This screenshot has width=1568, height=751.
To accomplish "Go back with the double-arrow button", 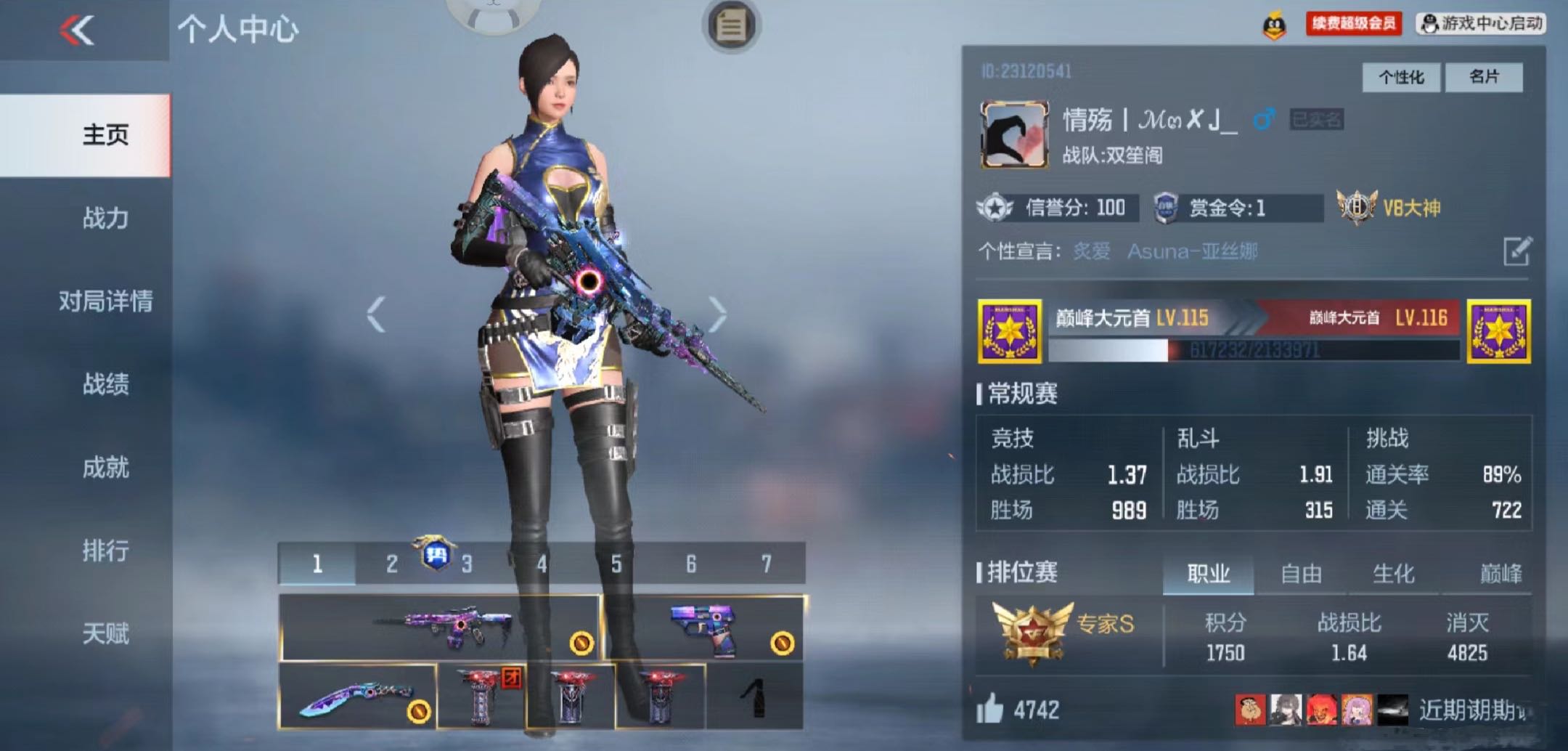I will [78, 31].
